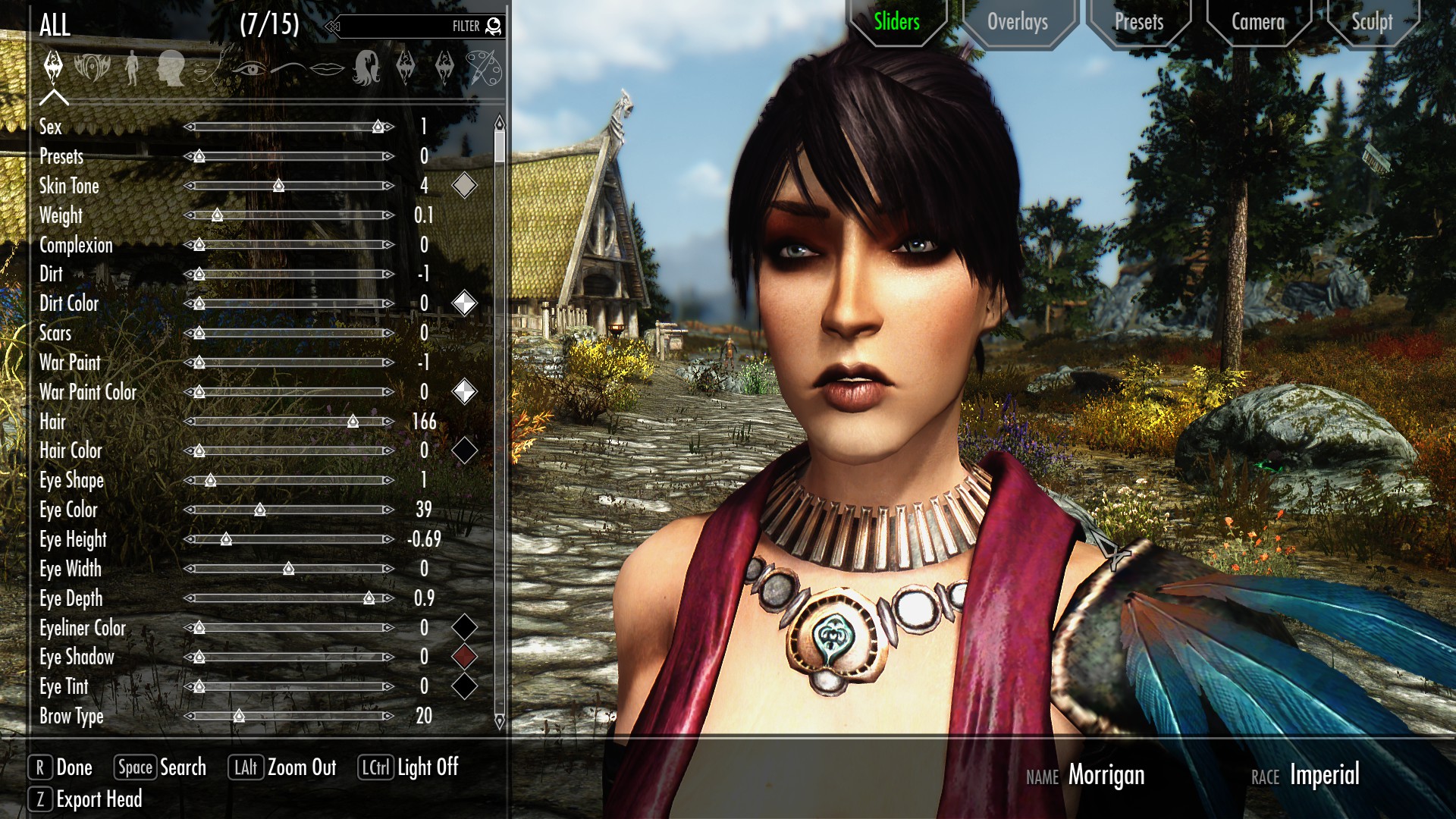Click the Hair slider track

pyautogui.click(x=289, y=421)
